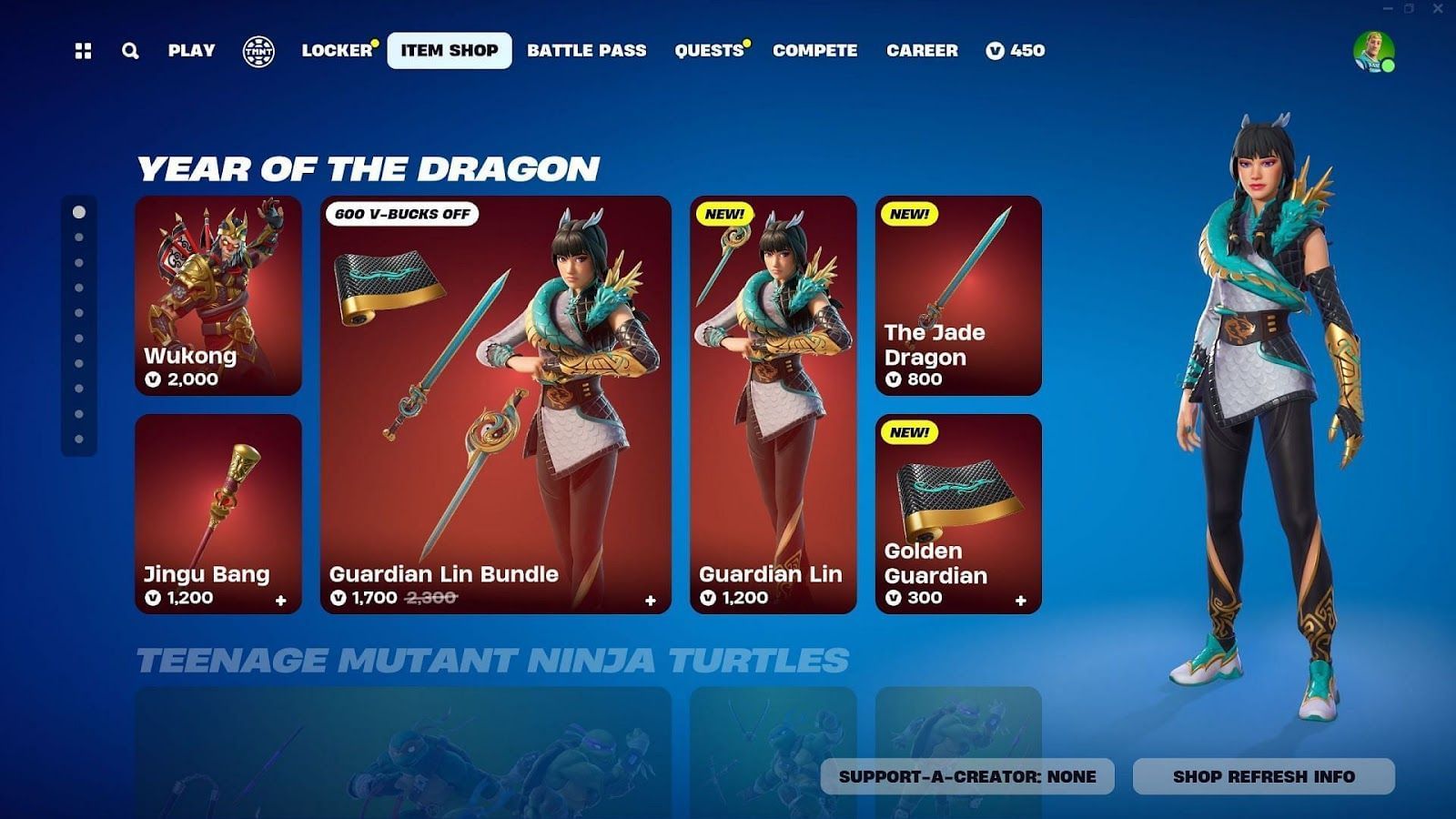The image size is (1456, 819).
Task: Open the BATTLE PASS tab
Action: pyautogui.click(x=586, y=51)
